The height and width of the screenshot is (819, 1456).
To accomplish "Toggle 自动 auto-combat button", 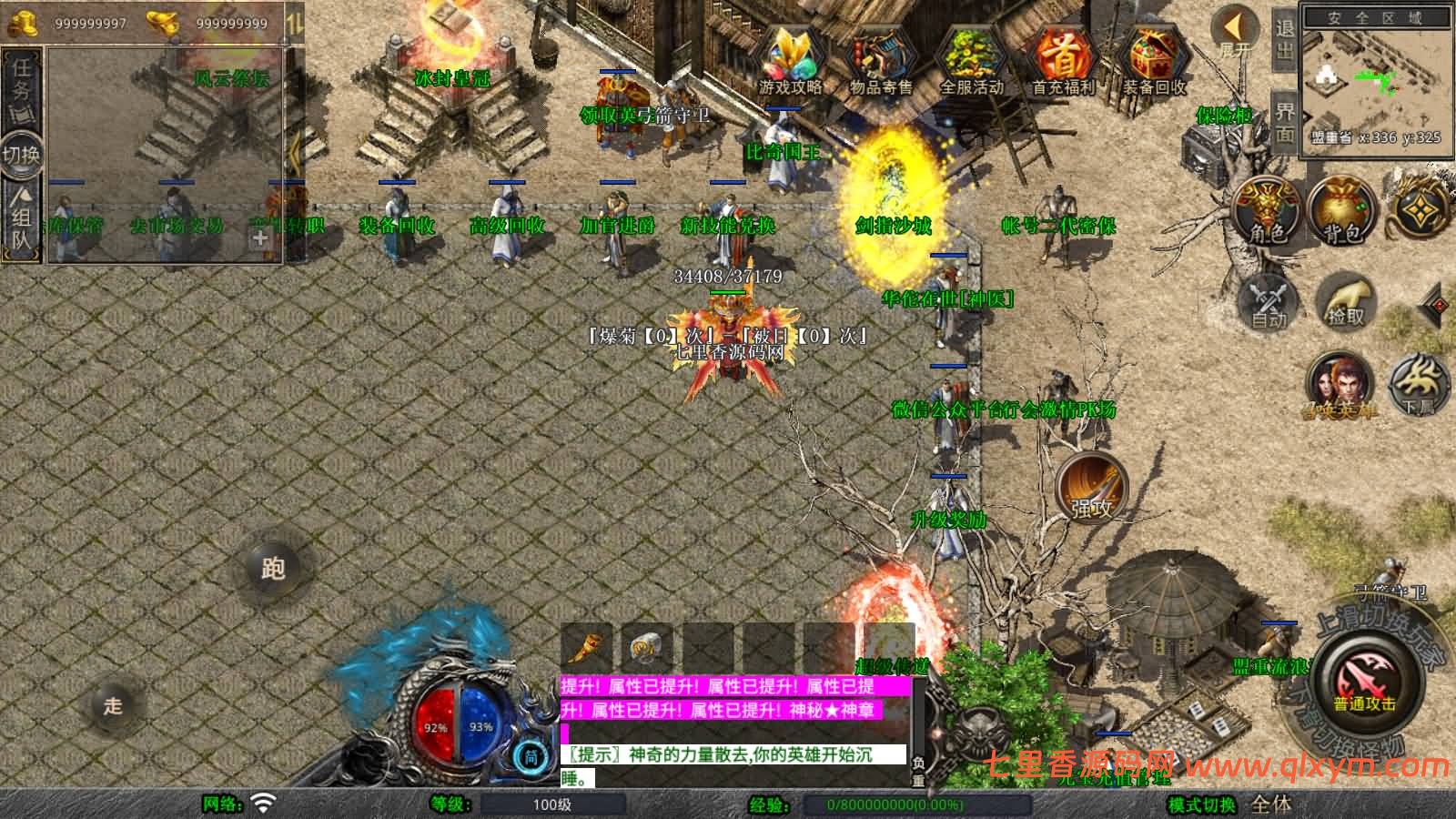I will (x=1268, y=298).
